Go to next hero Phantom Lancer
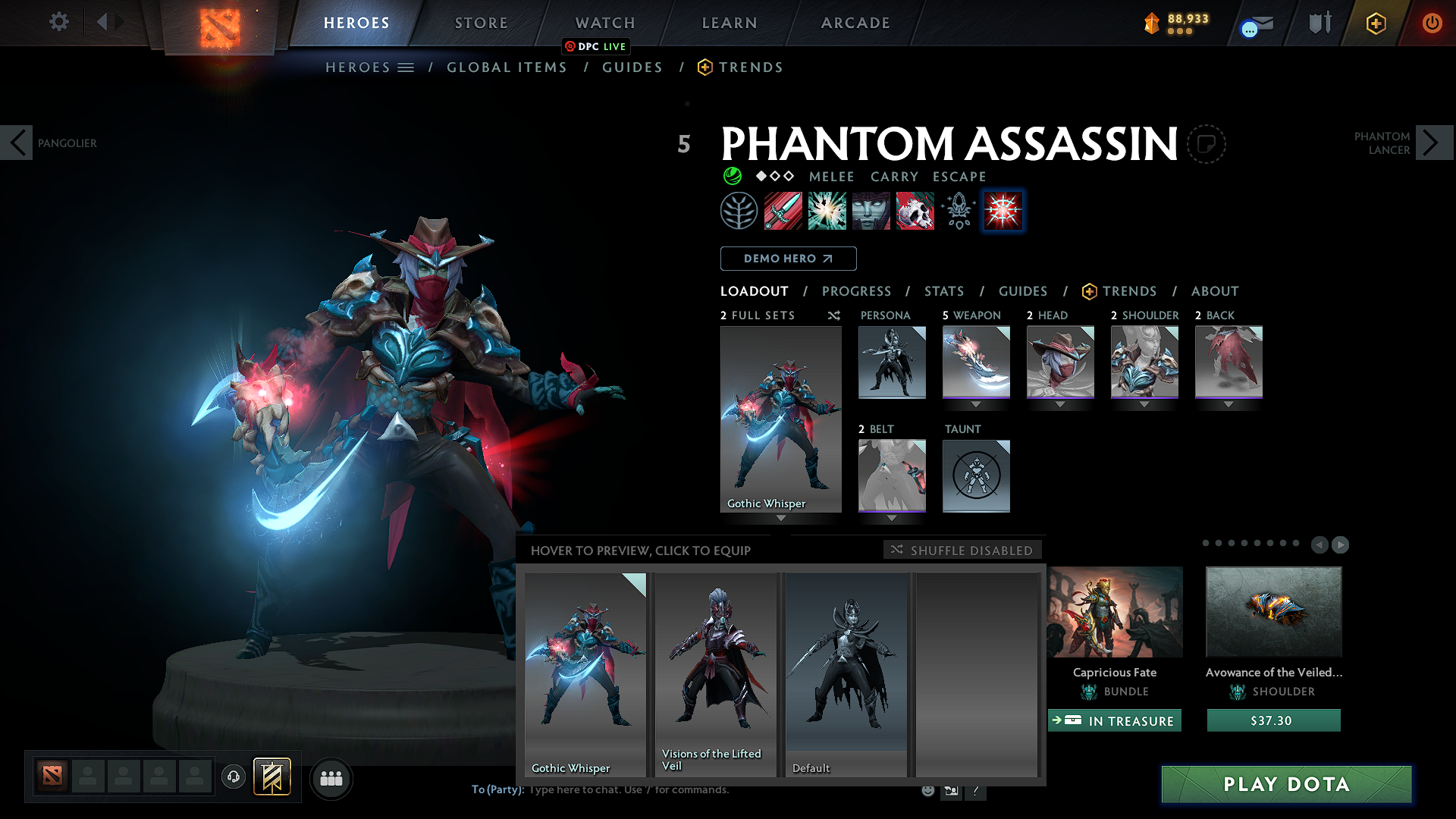This screenshot has height=819, width=1456. click(x=1433, y=143)
